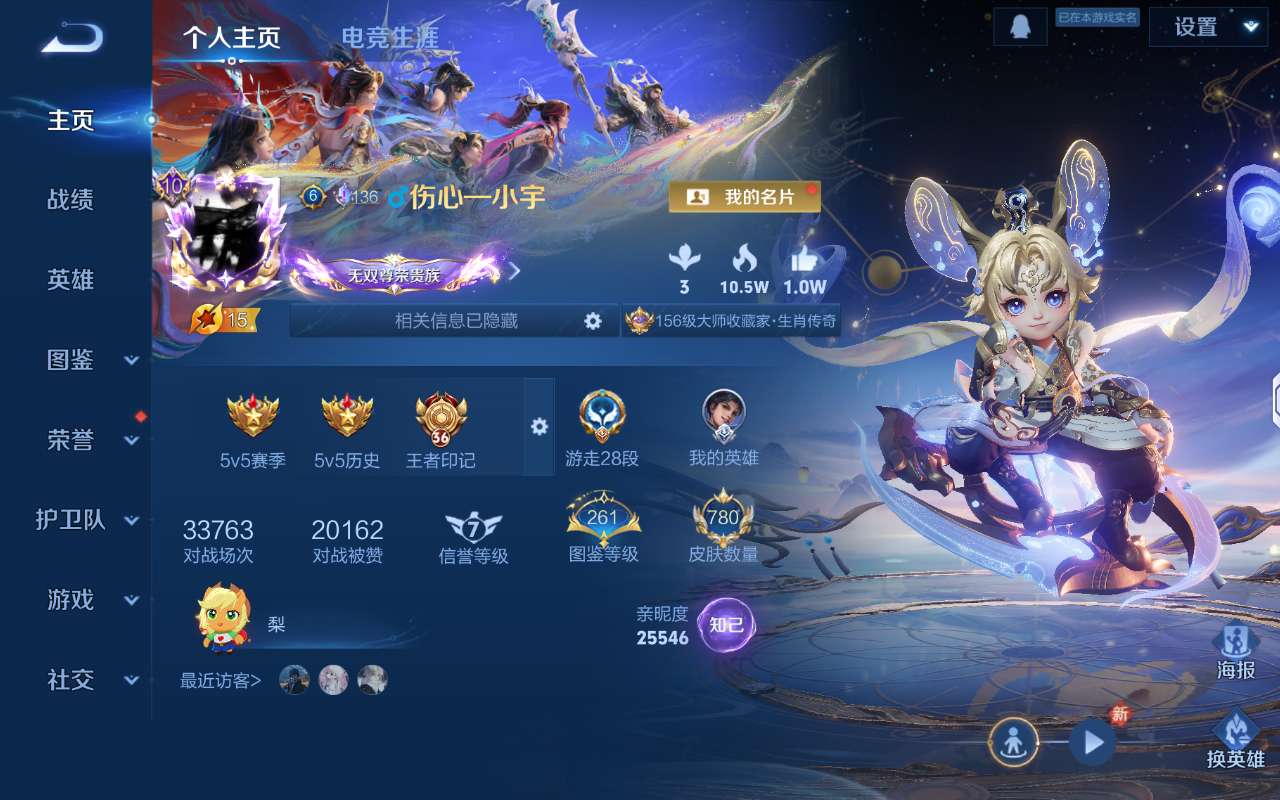This screenshot has height=800, width=1280.
Task: Expand the 荣誉 side menu
Action: [x=90, y=440]
